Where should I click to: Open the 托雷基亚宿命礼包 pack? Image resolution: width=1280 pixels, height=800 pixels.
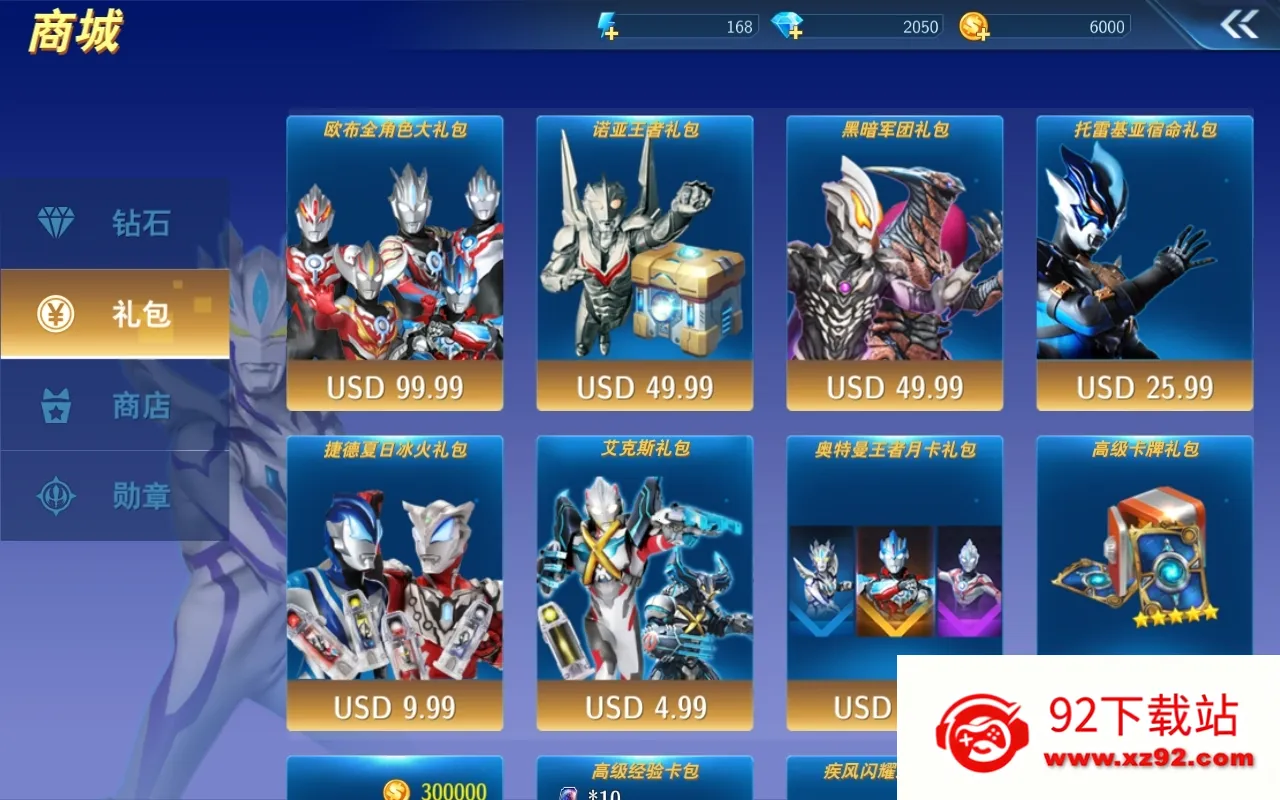pos(1144,263)
